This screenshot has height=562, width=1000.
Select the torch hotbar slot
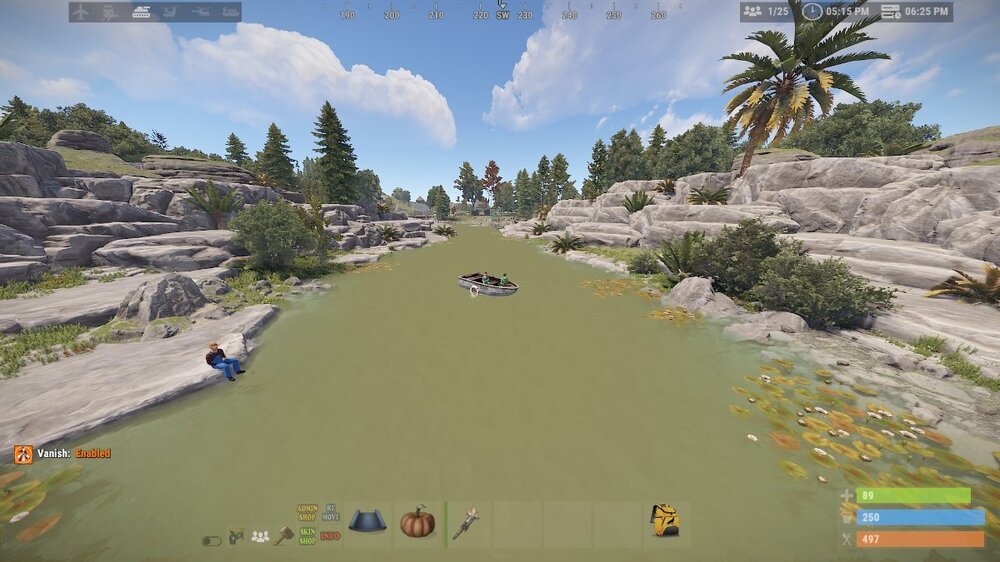[467, 524]
